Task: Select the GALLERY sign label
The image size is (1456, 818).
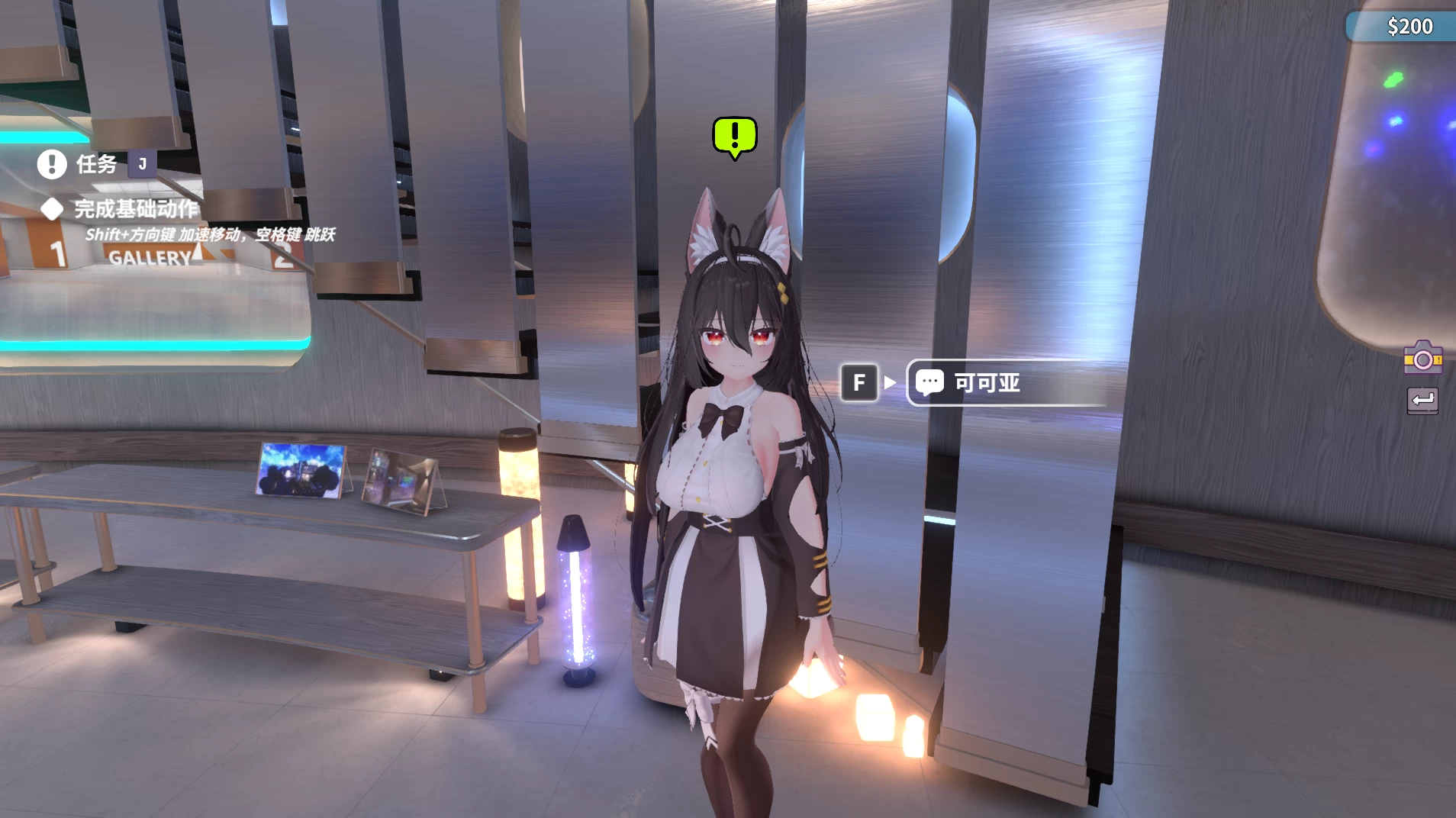Action: pos(150,258)
